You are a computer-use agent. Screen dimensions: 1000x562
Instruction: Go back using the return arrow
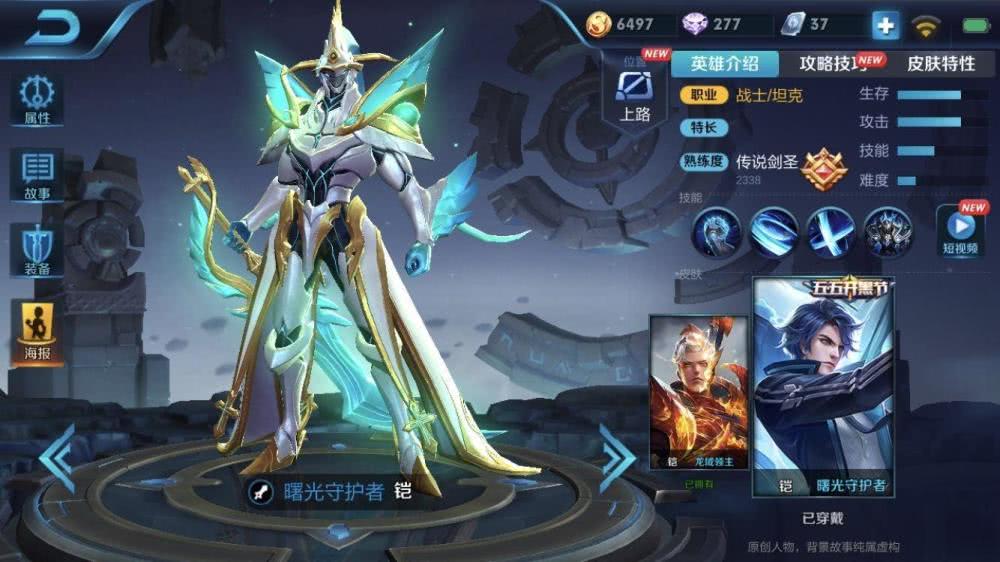(52, 29)
